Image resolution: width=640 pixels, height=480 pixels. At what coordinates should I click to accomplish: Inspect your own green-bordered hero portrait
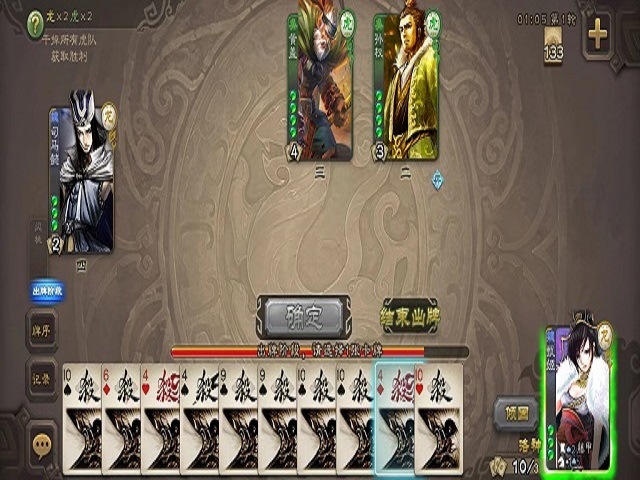coord(576,398)
